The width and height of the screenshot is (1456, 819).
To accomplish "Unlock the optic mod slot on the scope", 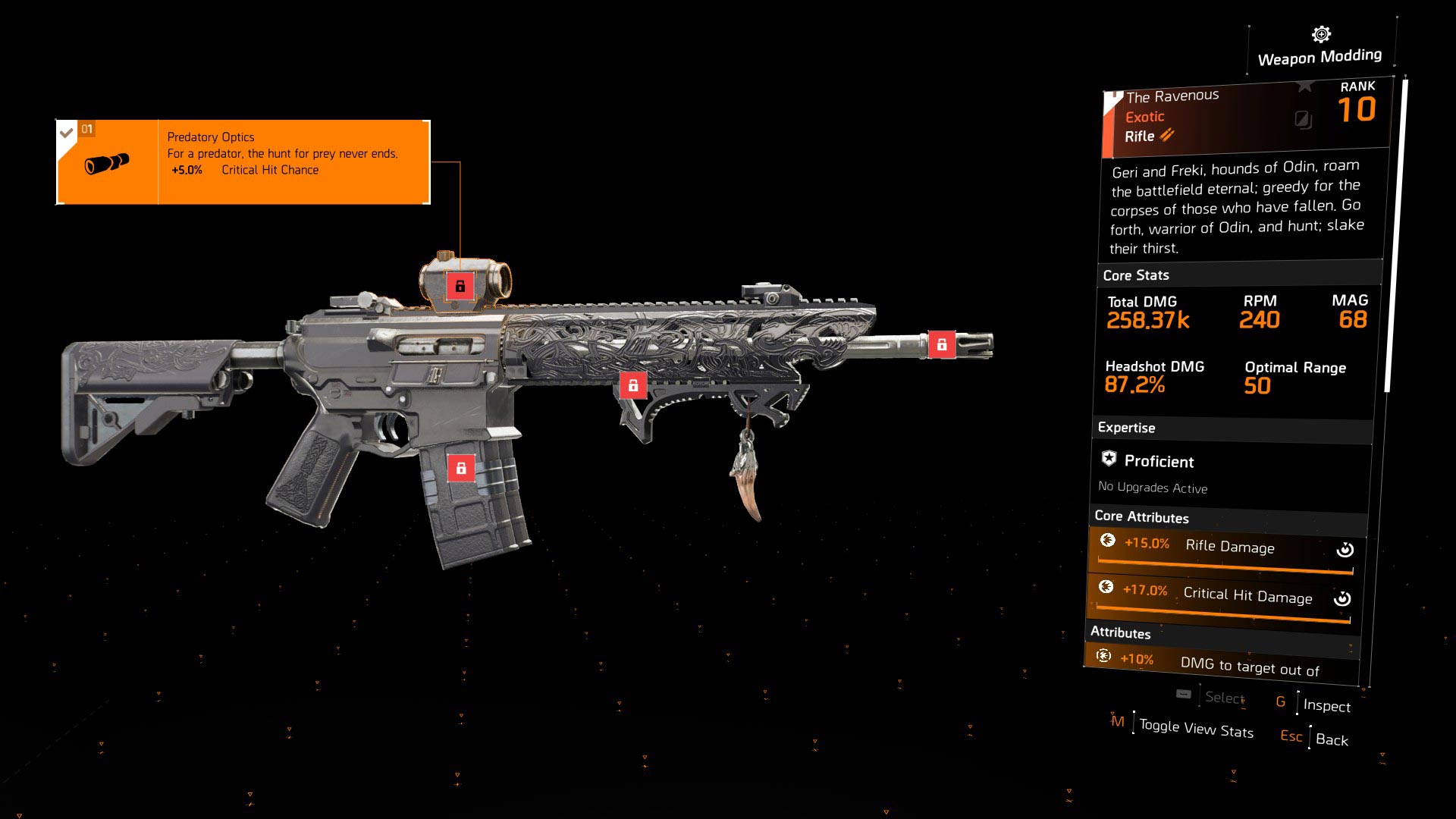I will click(461, 287).
